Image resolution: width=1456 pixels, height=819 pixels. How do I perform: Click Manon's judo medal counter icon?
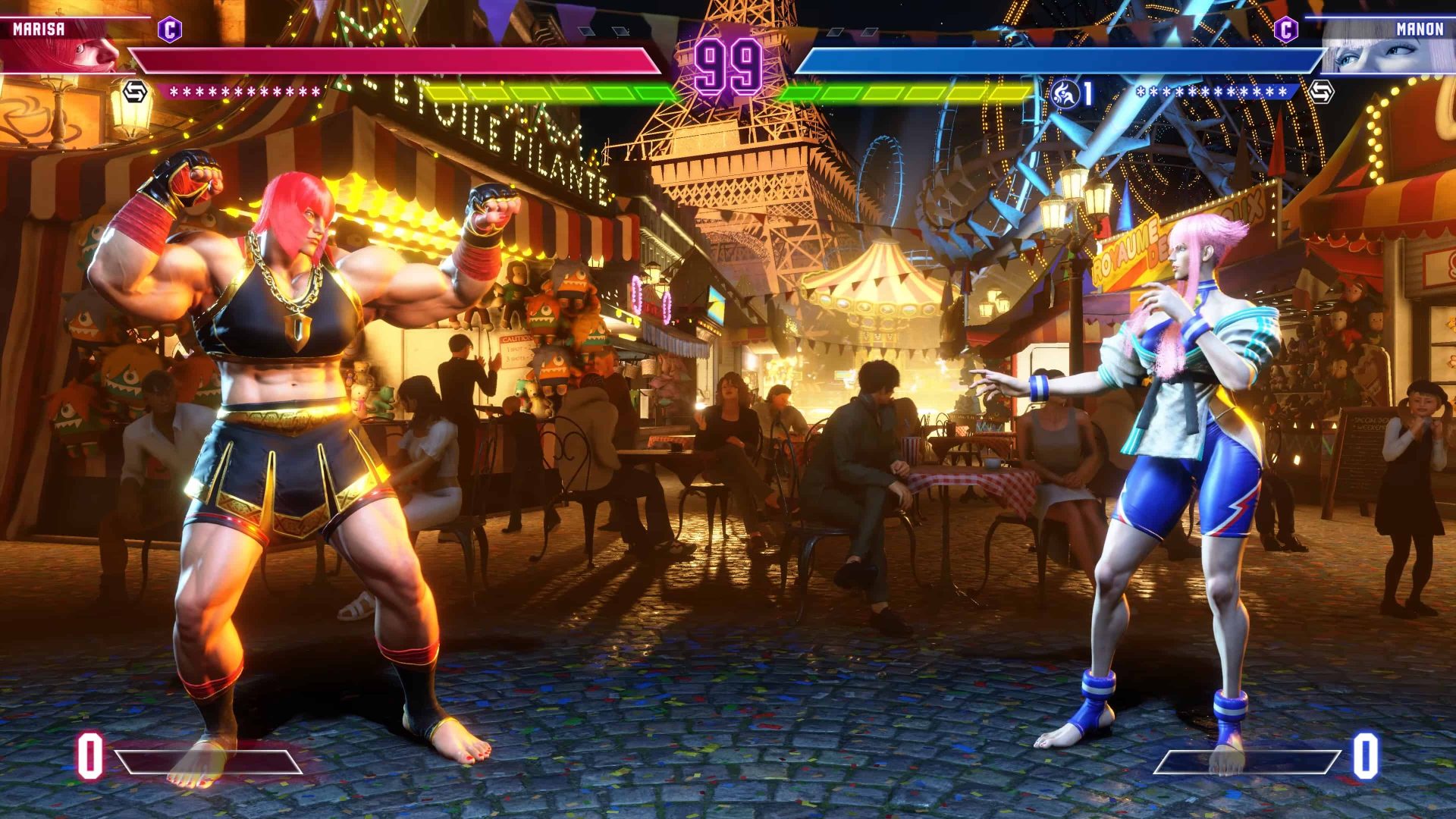pyautogui.click(x=1065, y=93)
